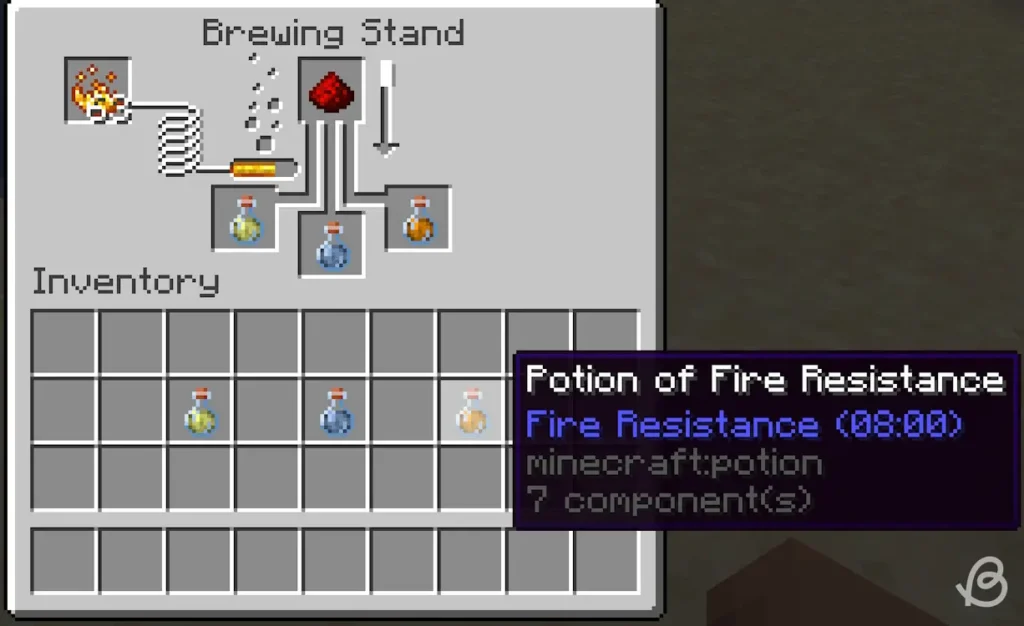Grab the yellow-green potion in the brewing stand
The width and height of the screenshot is (1024, 626).
[x=245, y=219]
